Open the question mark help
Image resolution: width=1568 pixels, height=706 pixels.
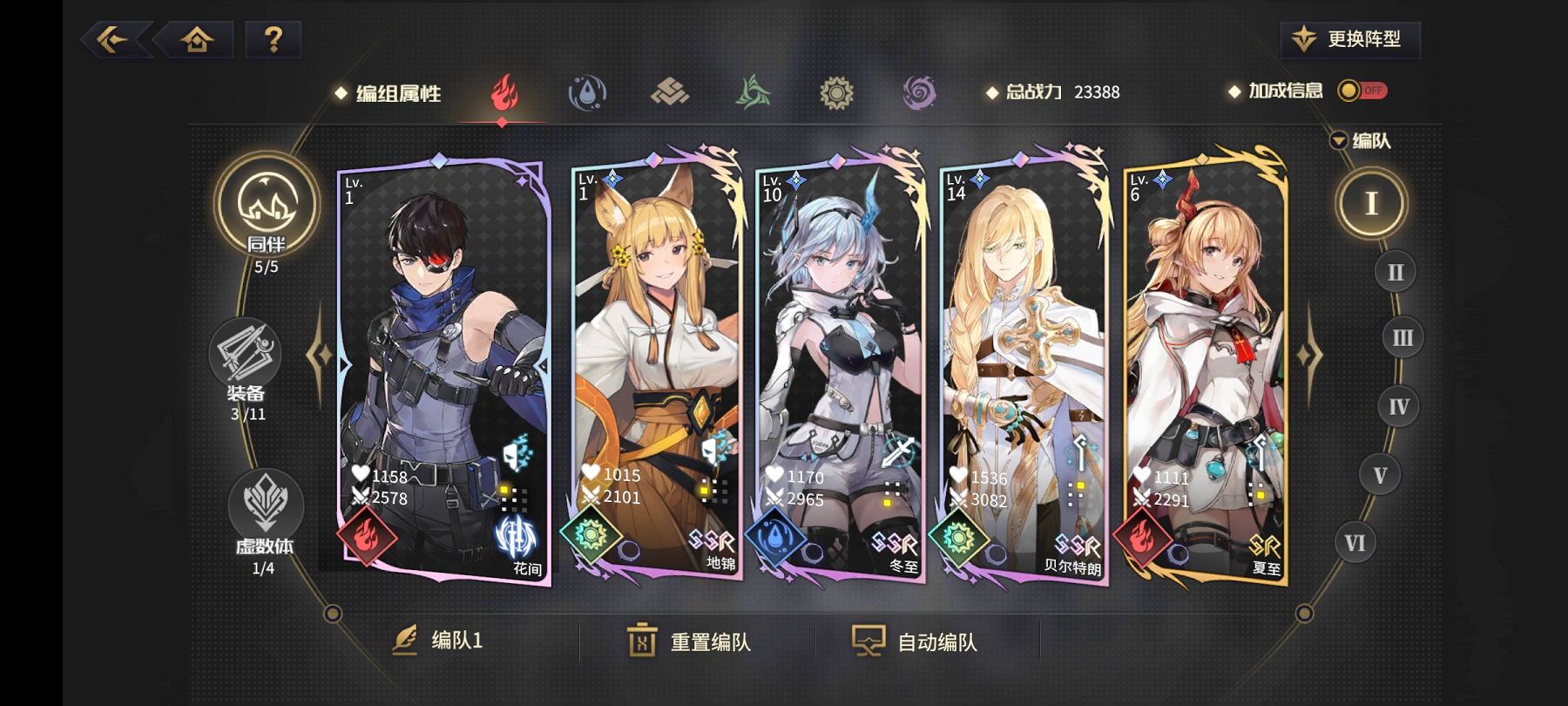pyautogui.click(x=273, y=39)
